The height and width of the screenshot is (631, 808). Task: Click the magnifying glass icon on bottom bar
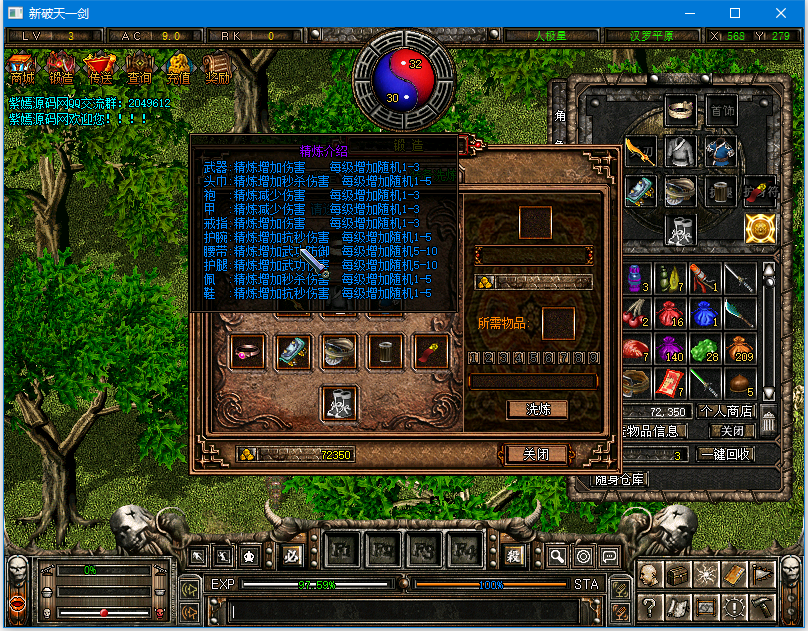tap(557, 556)
